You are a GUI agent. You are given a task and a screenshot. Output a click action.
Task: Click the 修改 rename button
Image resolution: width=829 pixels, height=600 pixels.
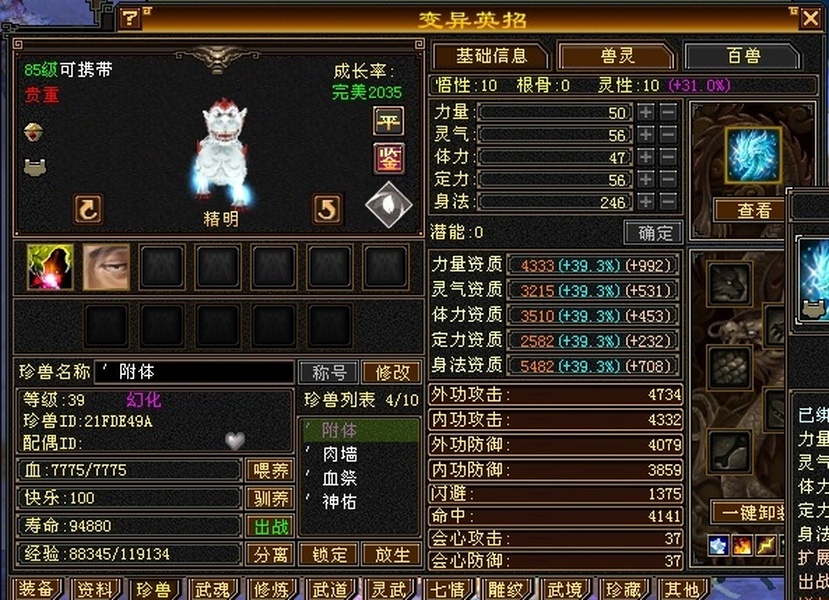pyautogui.click(x=392, y=372)
